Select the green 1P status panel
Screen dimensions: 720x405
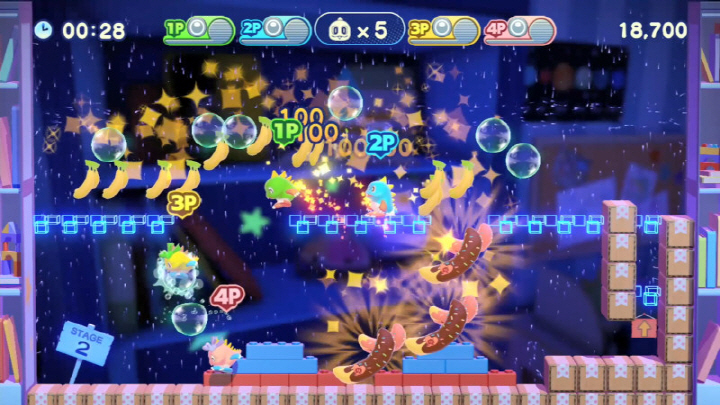tap(199, 30)
